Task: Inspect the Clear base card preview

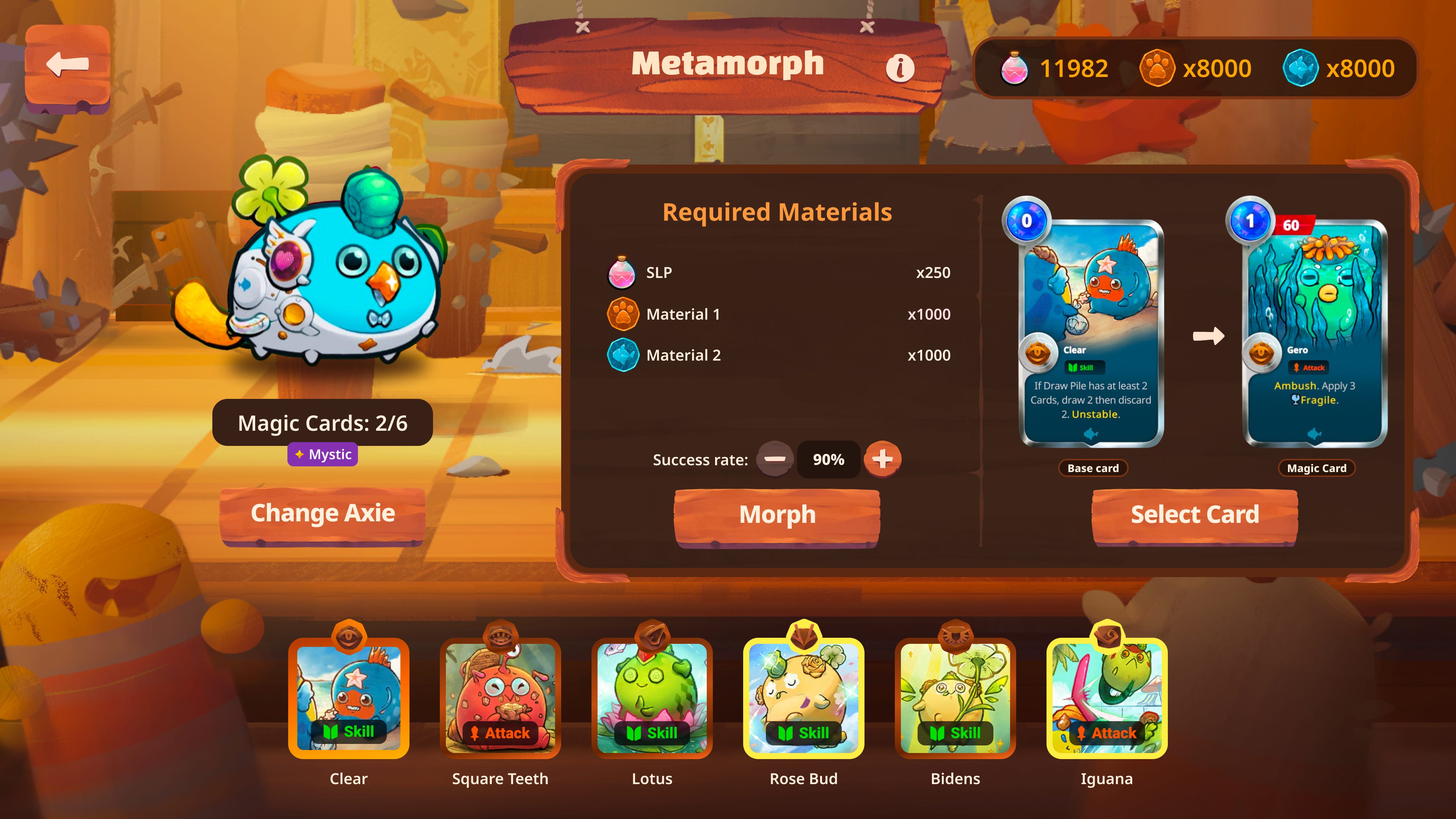Action: tap(1091, 334)
